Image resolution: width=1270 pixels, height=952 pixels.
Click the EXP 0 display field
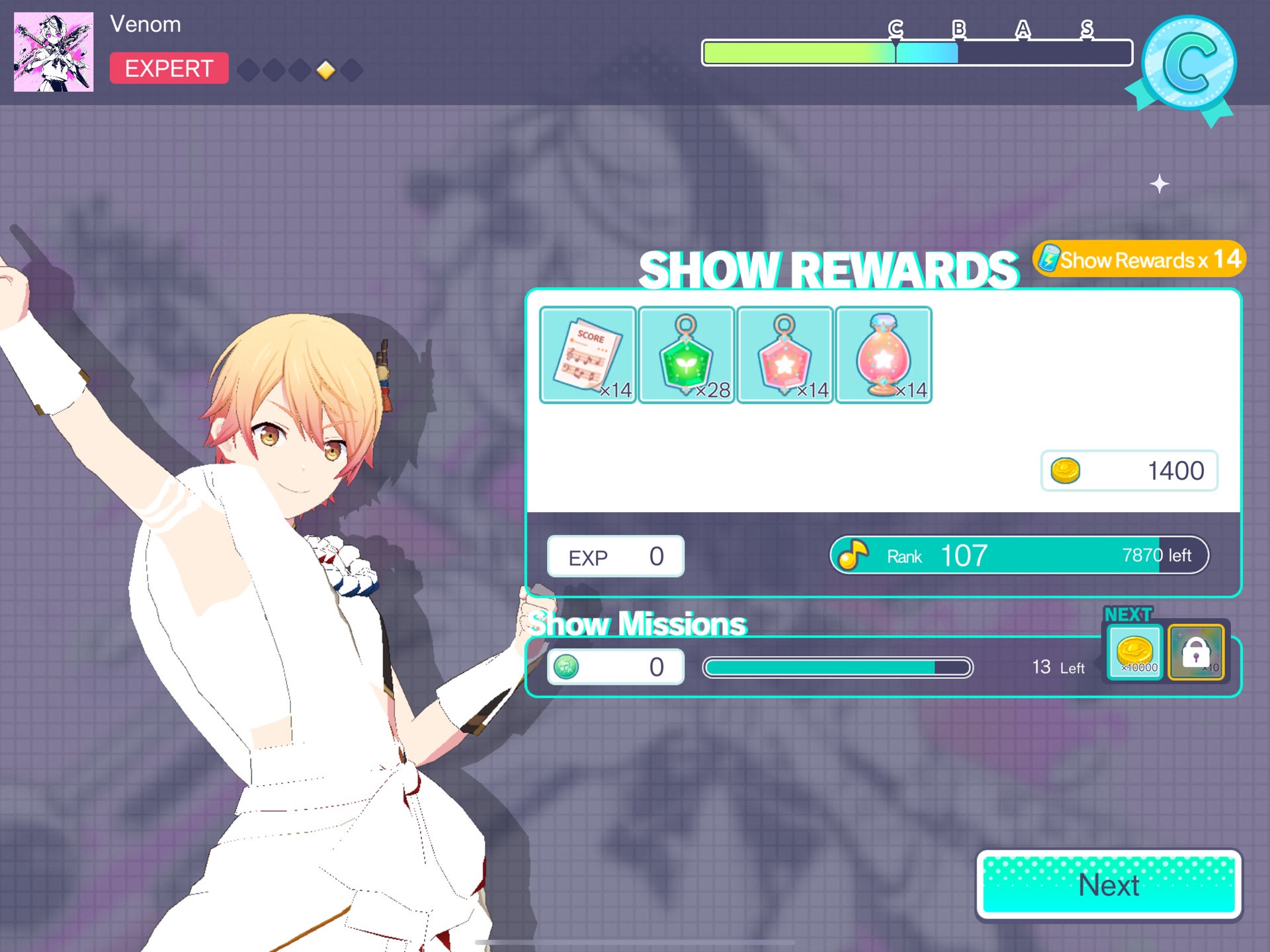614,555
